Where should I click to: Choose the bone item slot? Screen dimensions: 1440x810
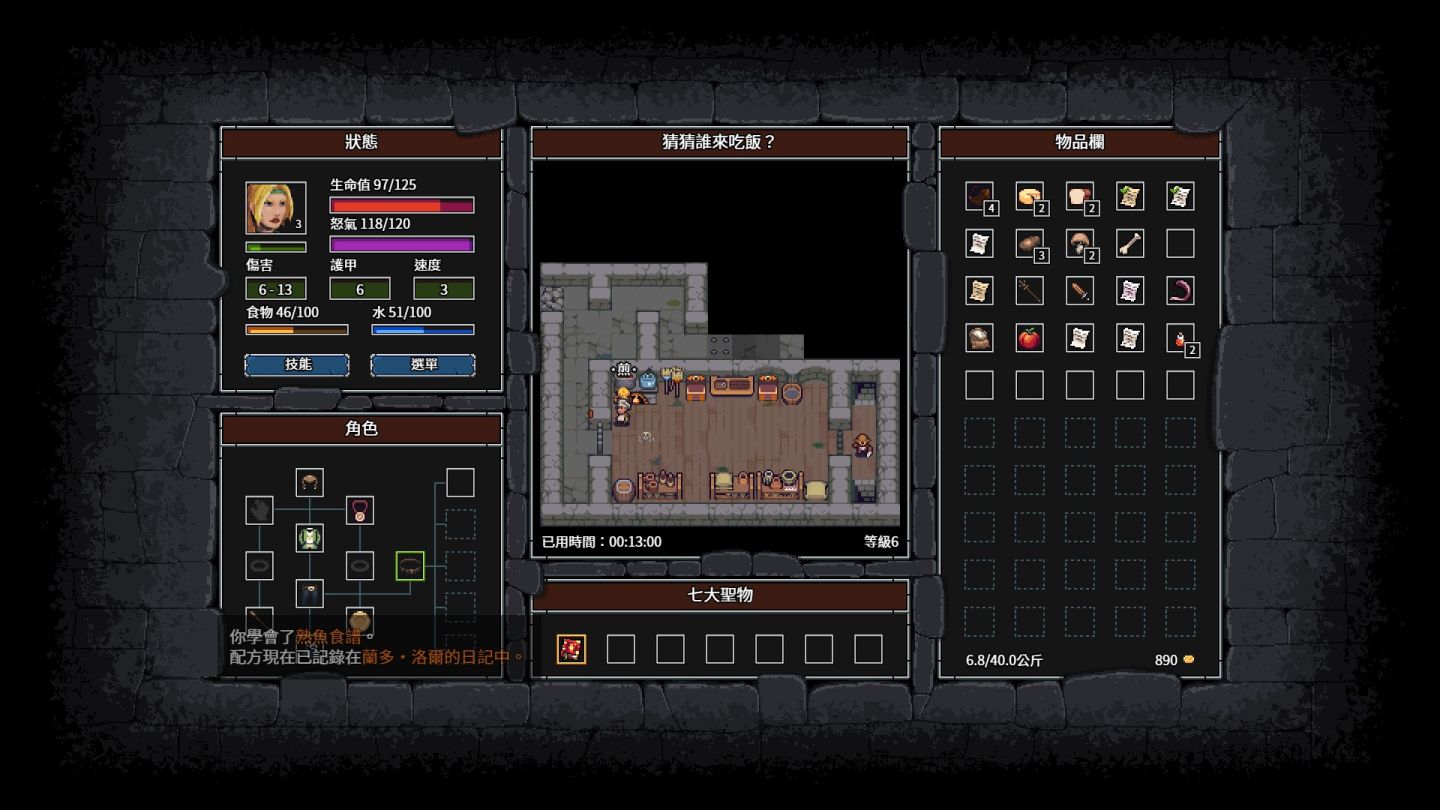(x=1130, y=243)
